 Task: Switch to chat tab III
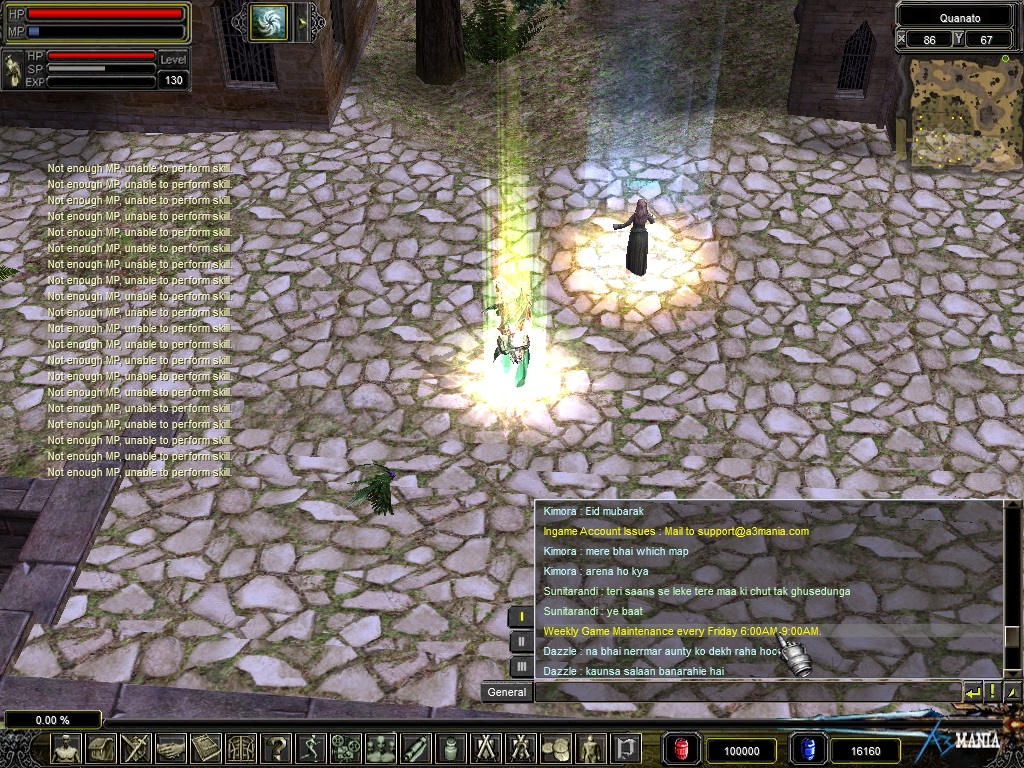point(521,666)
